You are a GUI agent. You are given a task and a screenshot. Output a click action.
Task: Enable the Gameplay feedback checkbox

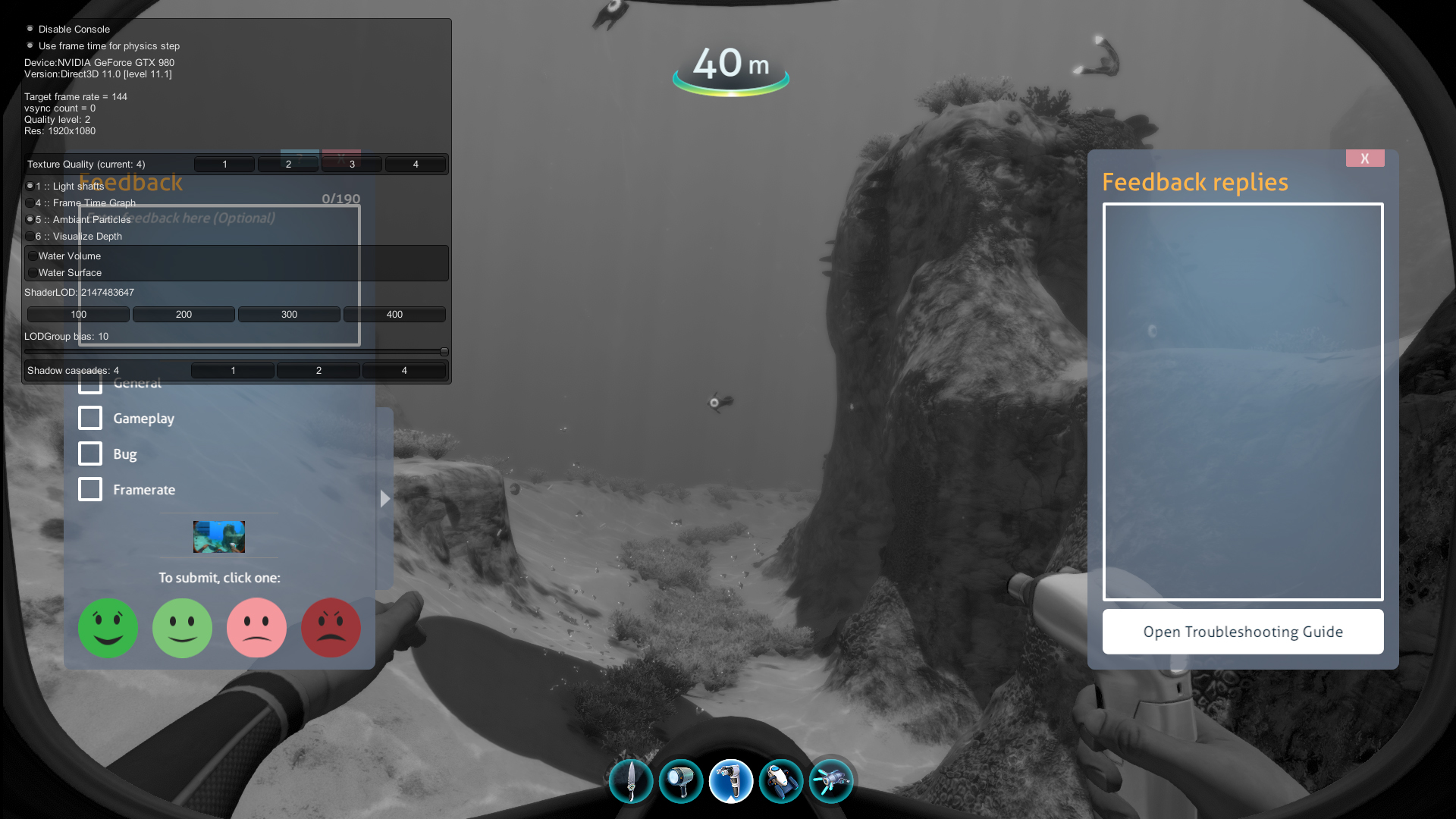coord(90,418)
